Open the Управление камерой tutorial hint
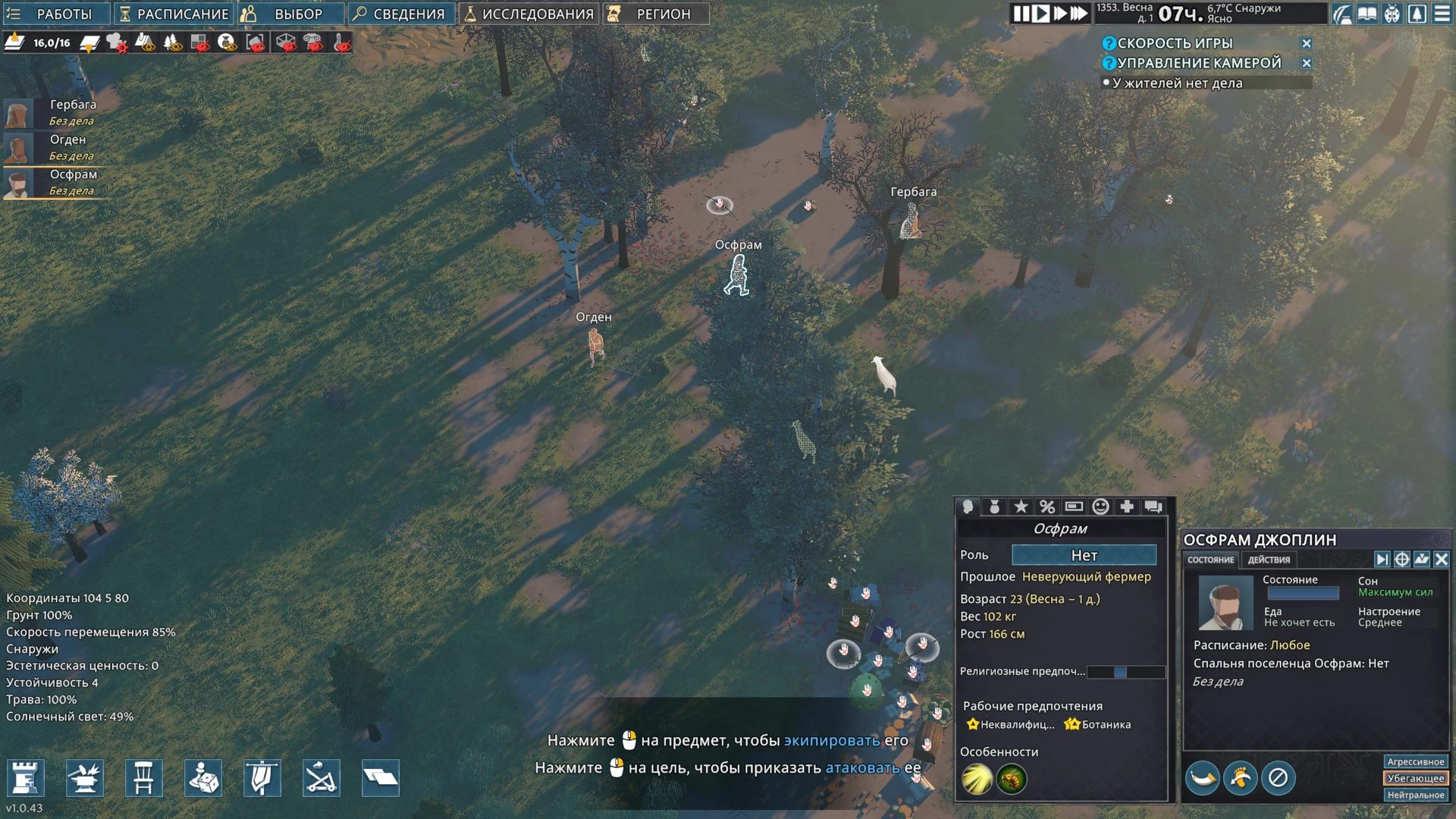This screenshot has width=1456, height=819. click(1198, 63)
